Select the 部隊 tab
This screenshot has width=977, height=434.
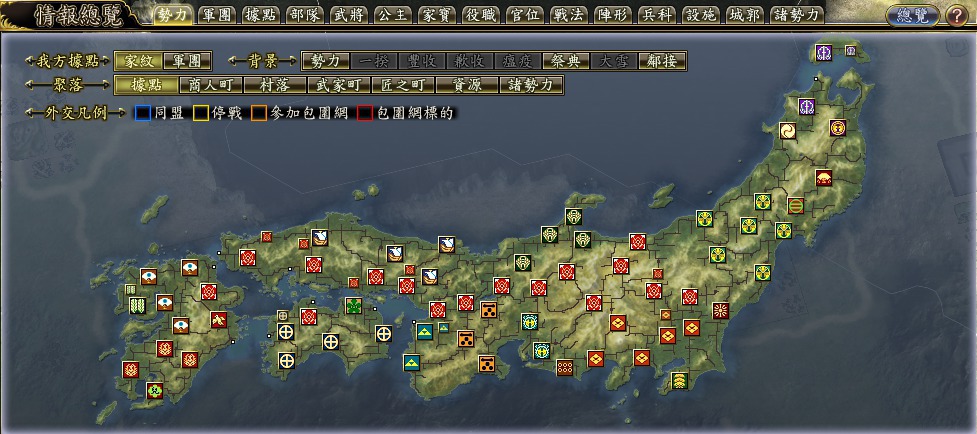[304, 15]
